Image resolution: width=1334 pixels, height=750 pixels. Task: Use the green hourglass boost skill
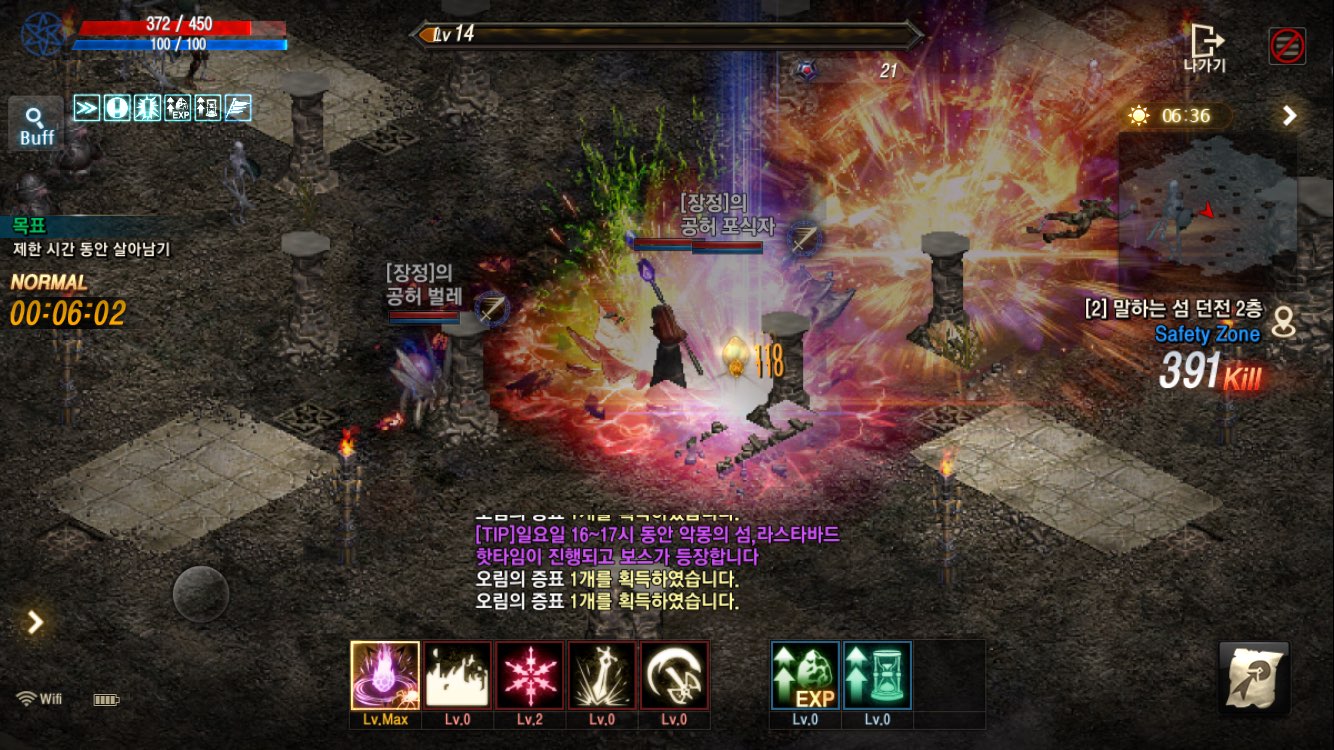coord(877,676)
